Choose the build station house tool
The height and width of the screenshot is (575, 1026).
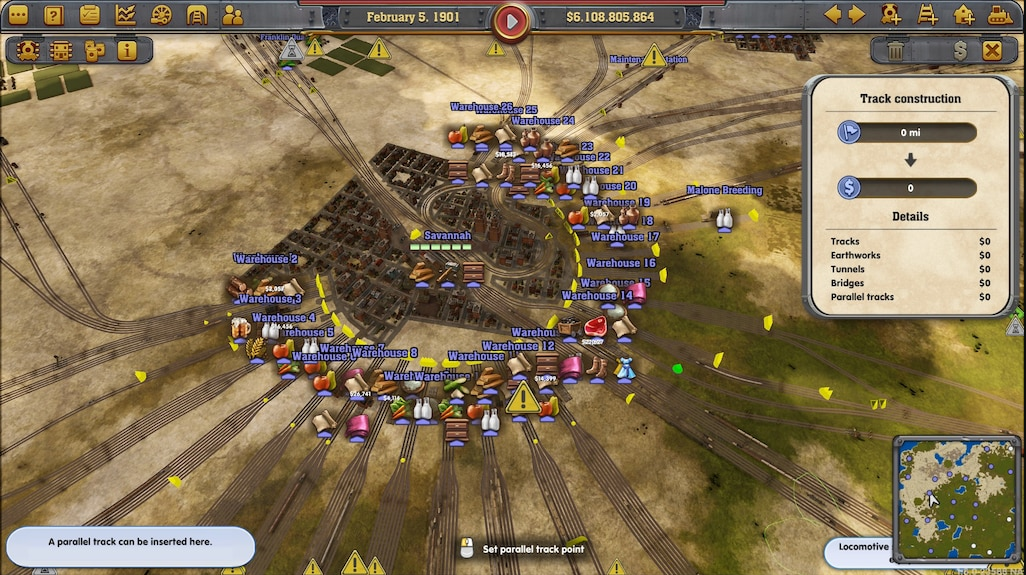(x=964, y=15)
